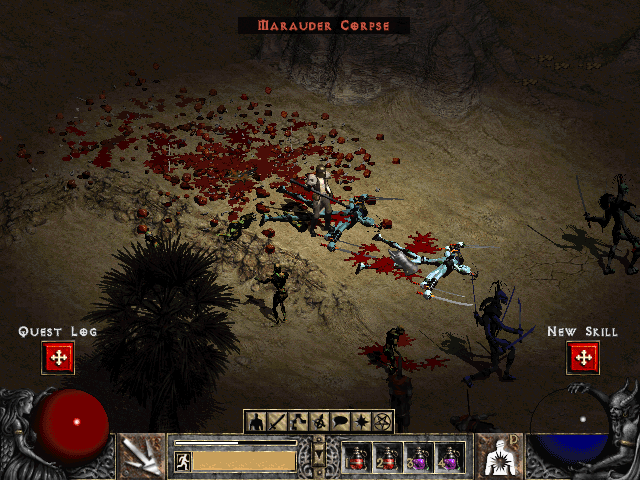The width and height of the screenshot is (640, 480).
Task: Open the Quest Log red button
Action: 58,358
